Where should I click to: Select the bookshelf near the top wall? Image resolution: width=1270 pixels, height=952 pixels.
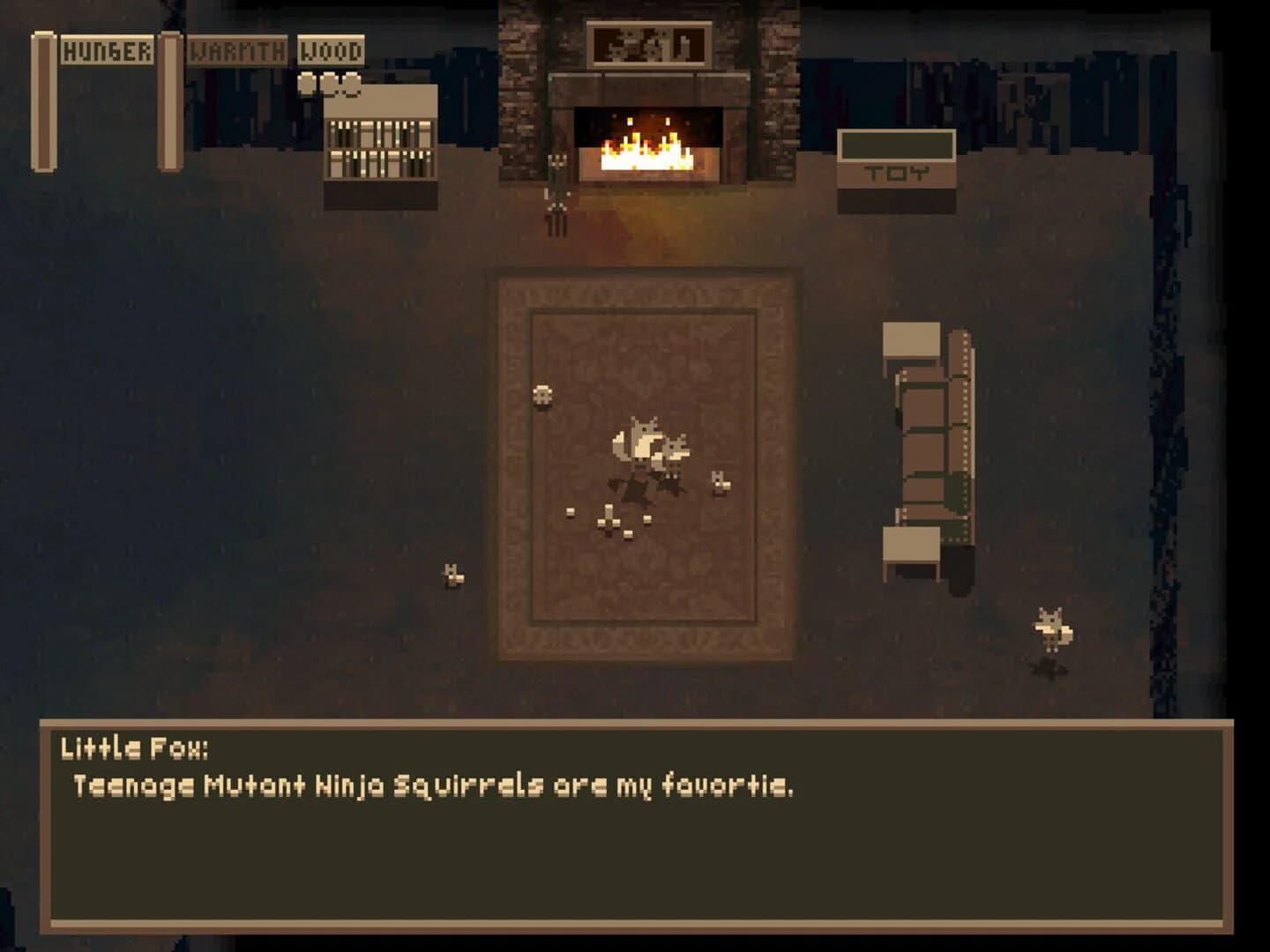click(379, 137)
